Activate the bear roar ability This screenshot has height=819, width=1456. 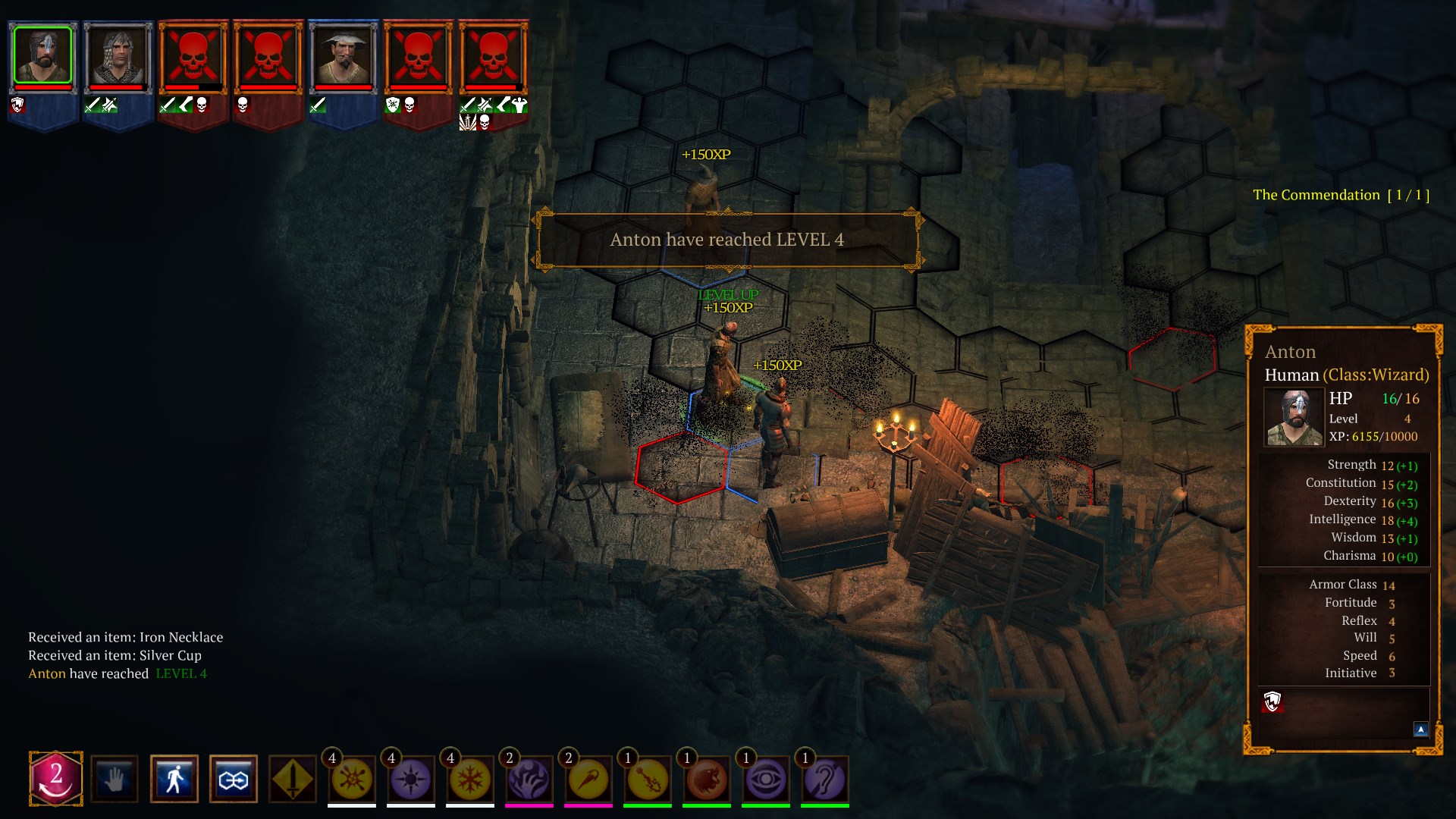pos(707,779)
